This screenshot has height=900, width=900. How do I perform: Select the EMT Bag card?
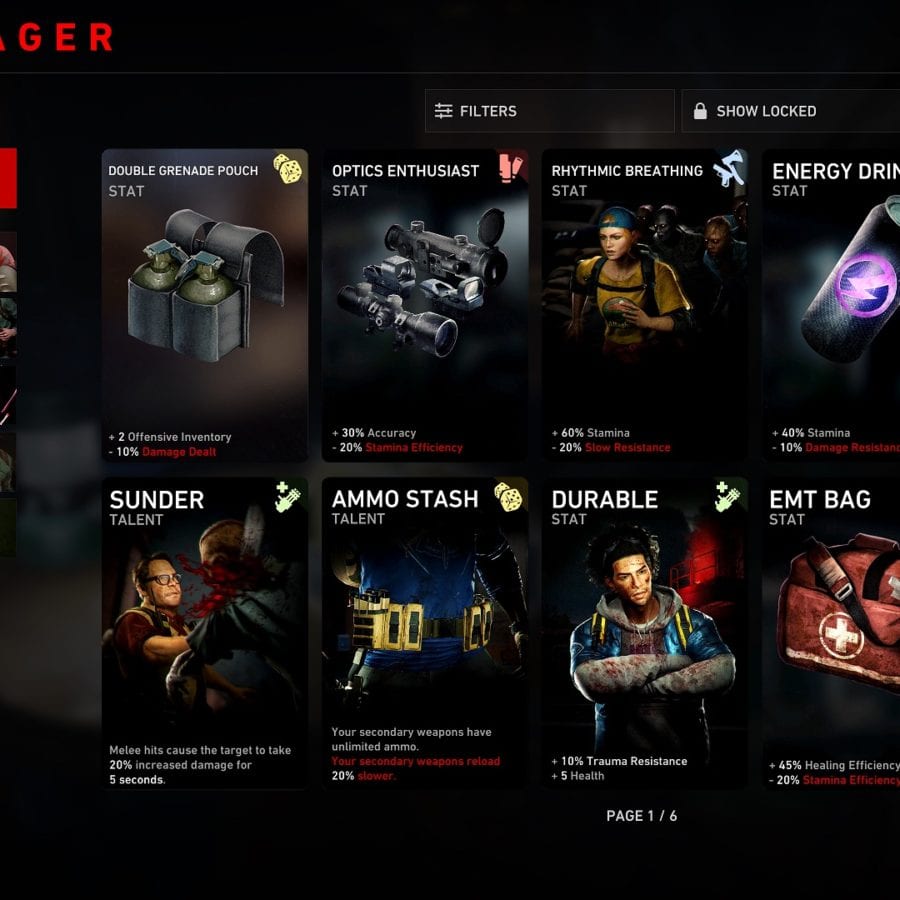click(832, 633)
